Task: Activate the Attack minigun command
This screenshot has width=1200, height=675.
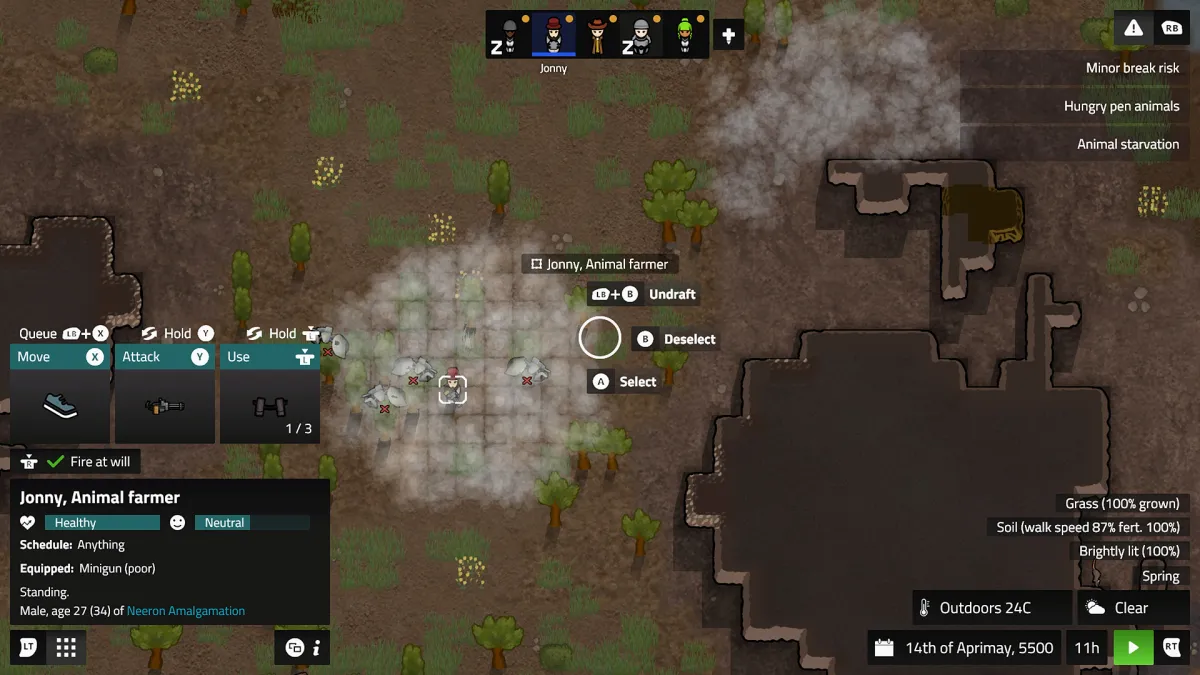Action: (165, 394)
